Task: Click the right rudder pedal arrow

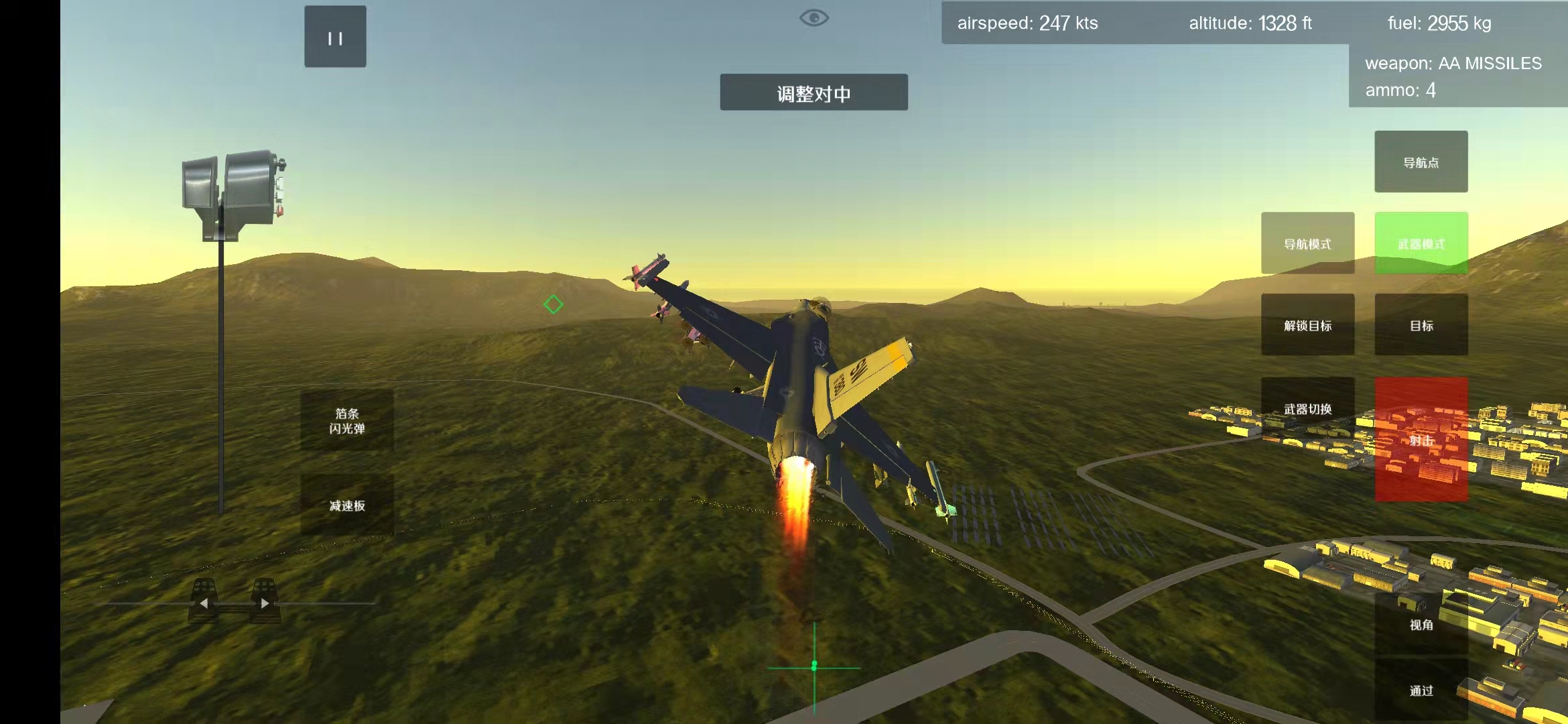Action: tap(265, 603)
